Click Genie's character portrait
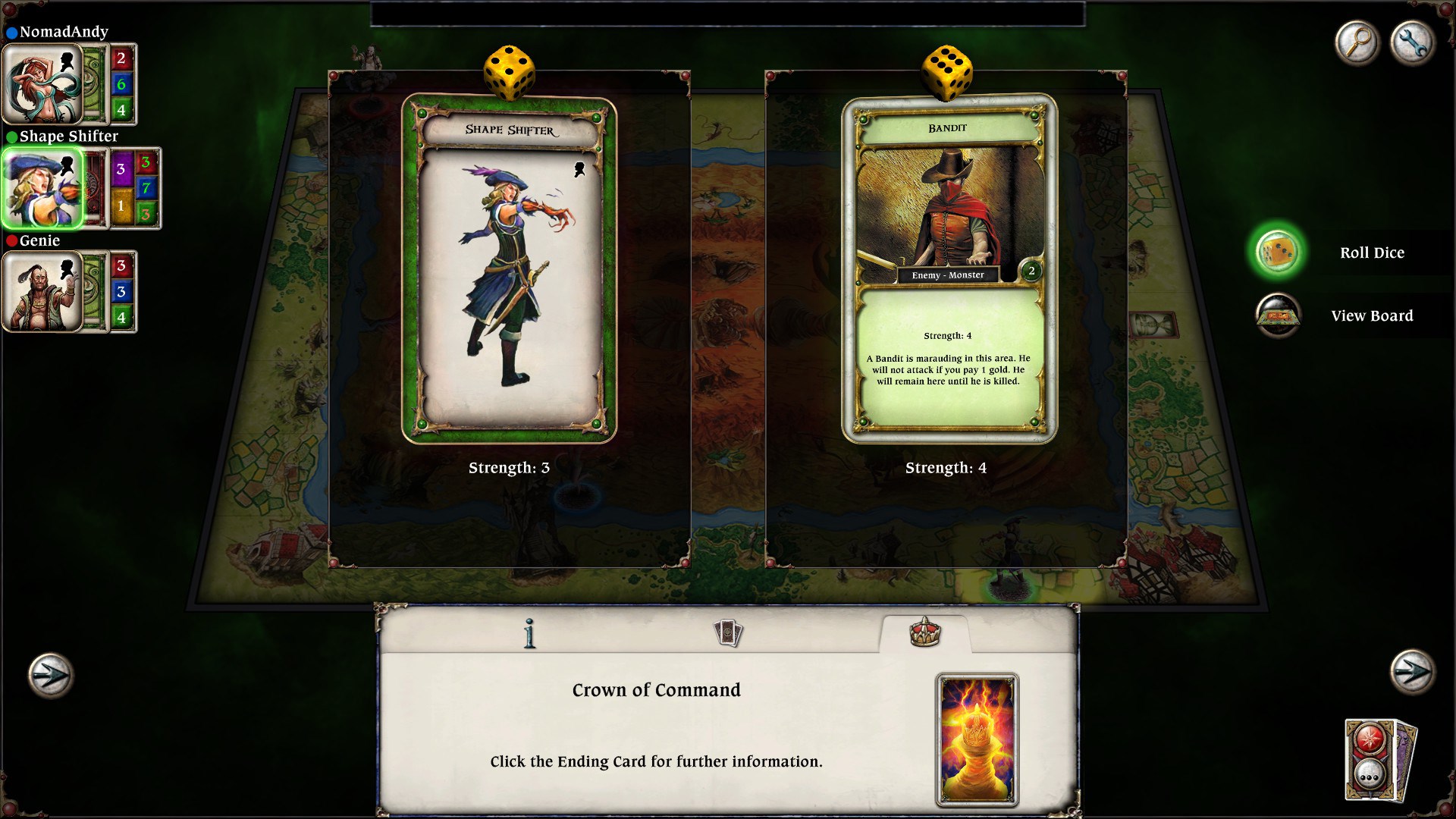Viewport: 1456px width, 819px height. click(43, 292)
